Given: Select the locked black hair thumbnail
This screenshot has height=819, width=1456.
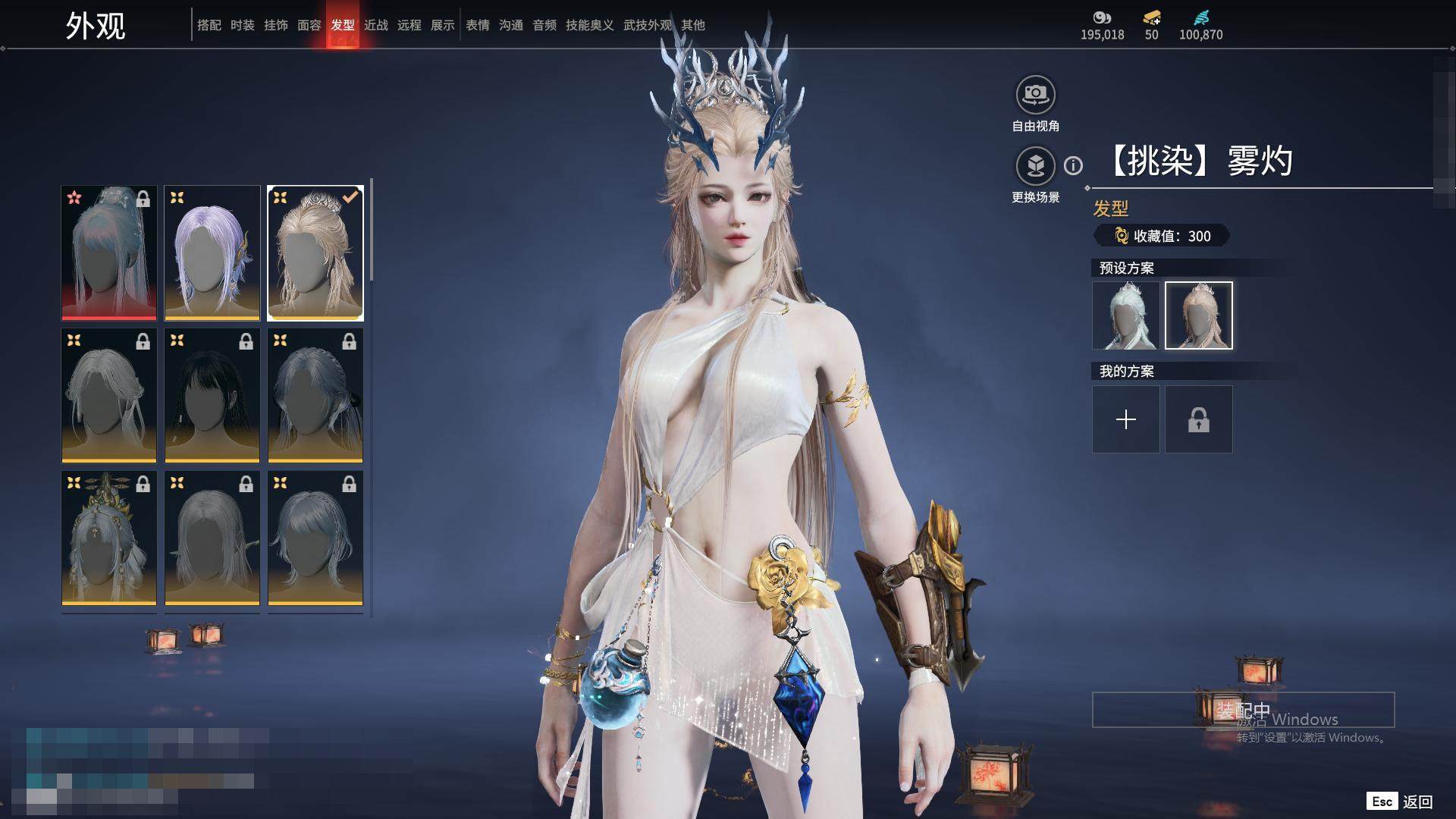Looking at the screenshot, I should (212, 395).
